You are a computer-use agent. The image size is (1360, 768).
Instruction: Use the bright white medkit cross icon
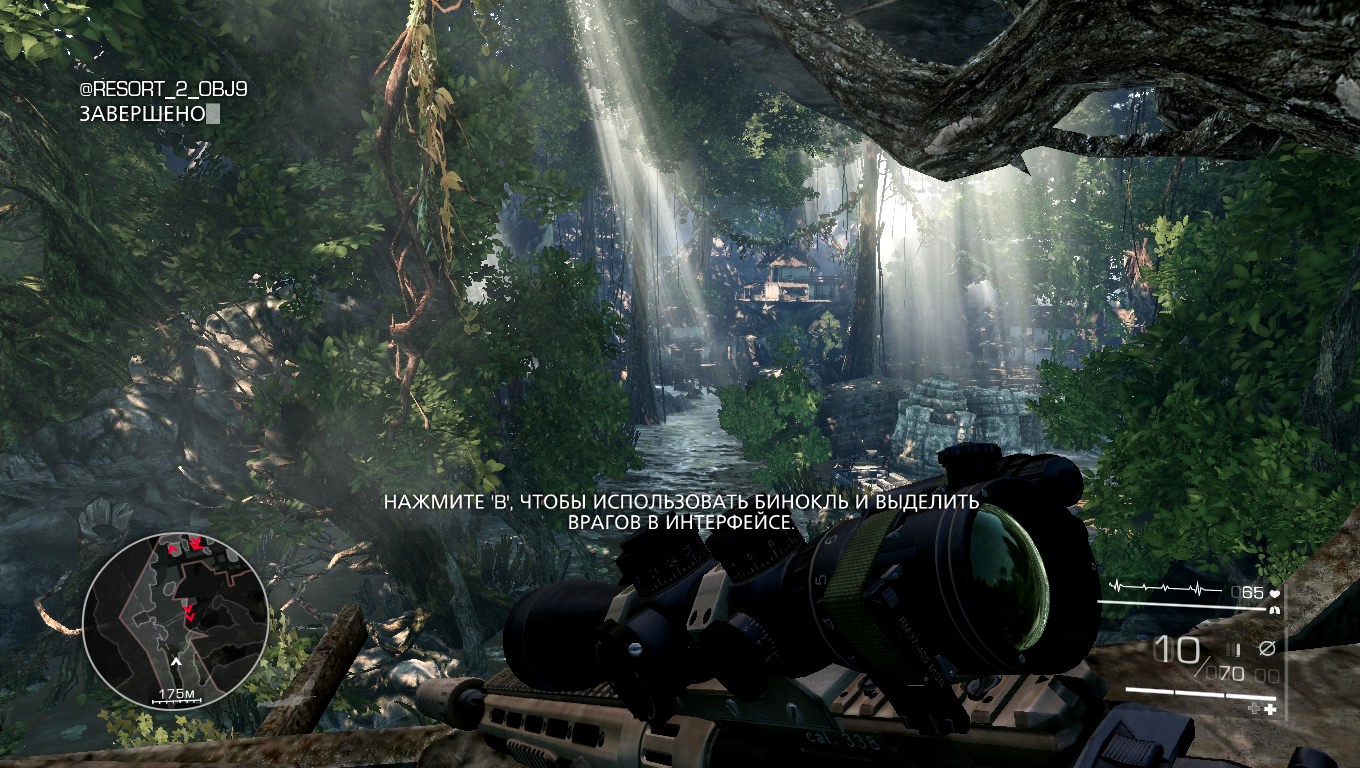coord(1271,709)
